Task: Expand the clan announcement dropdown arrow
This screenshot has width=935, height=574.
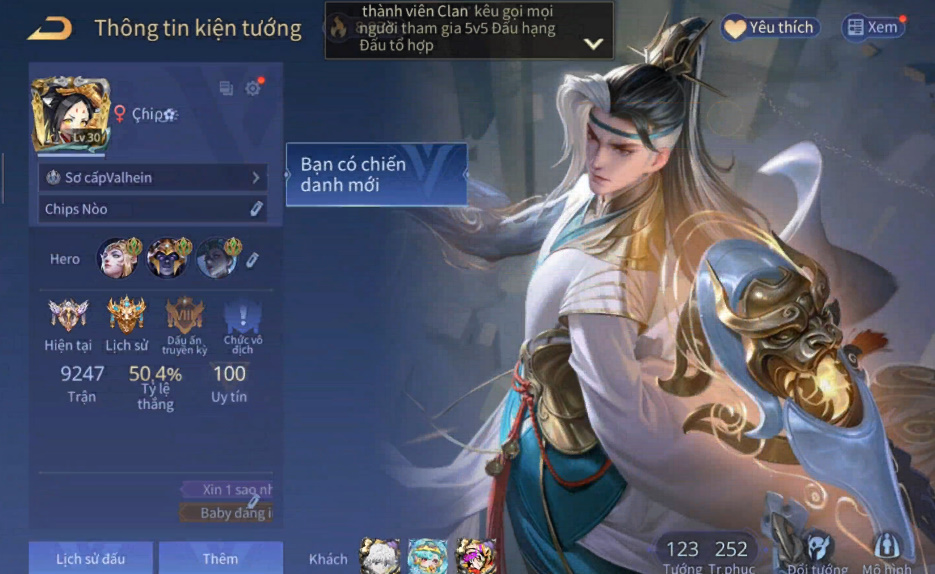Action: [x=593, y=44]
